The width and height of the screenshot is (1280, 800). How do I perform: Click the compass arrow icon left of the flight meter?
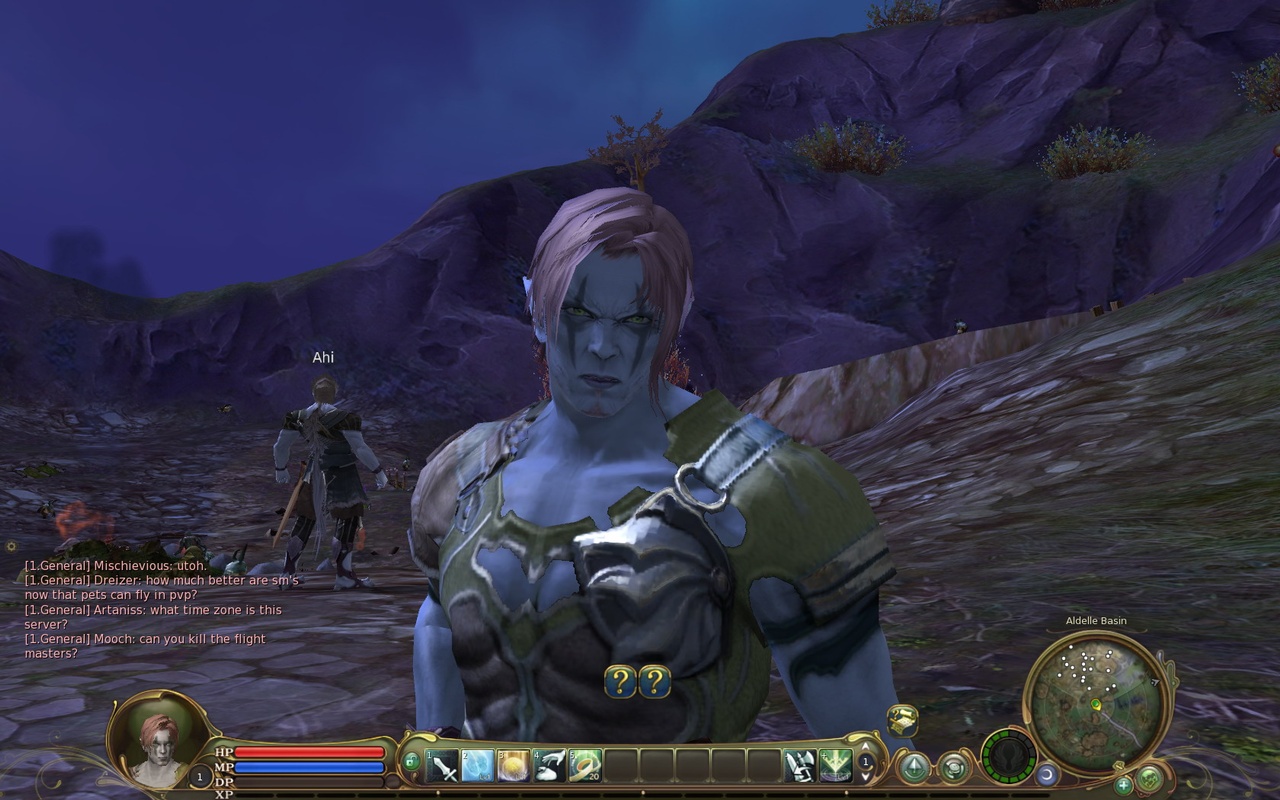[x=915, y=768]
